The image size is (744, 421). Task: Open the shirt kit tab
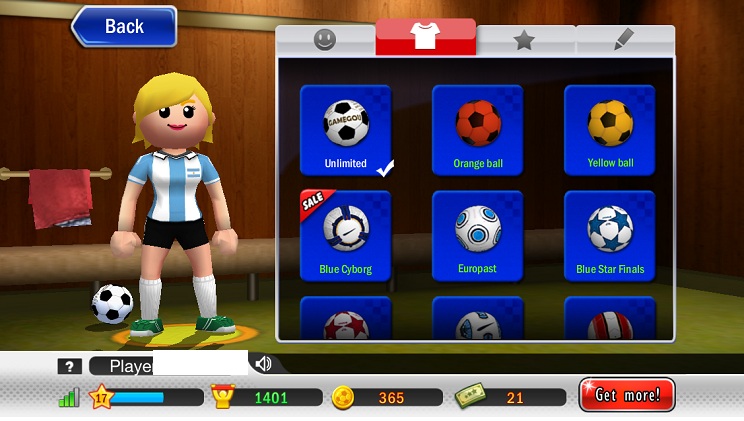425,39
